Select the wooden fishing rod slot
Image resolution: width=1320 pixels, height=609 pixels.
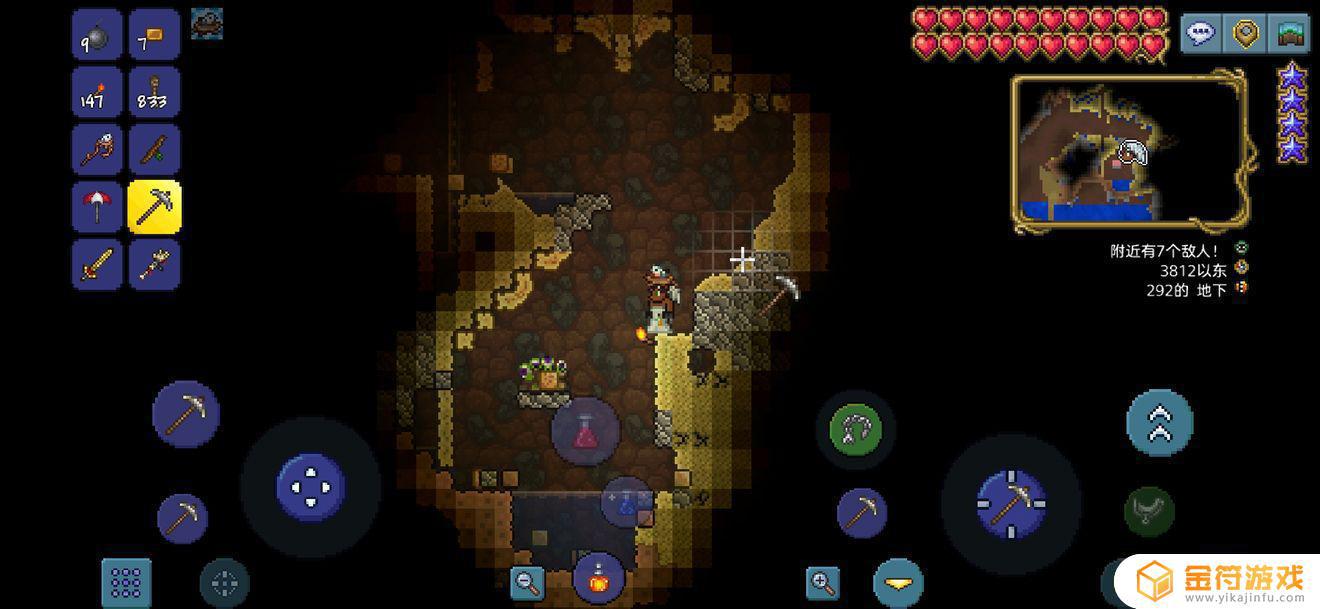point(154,150)
